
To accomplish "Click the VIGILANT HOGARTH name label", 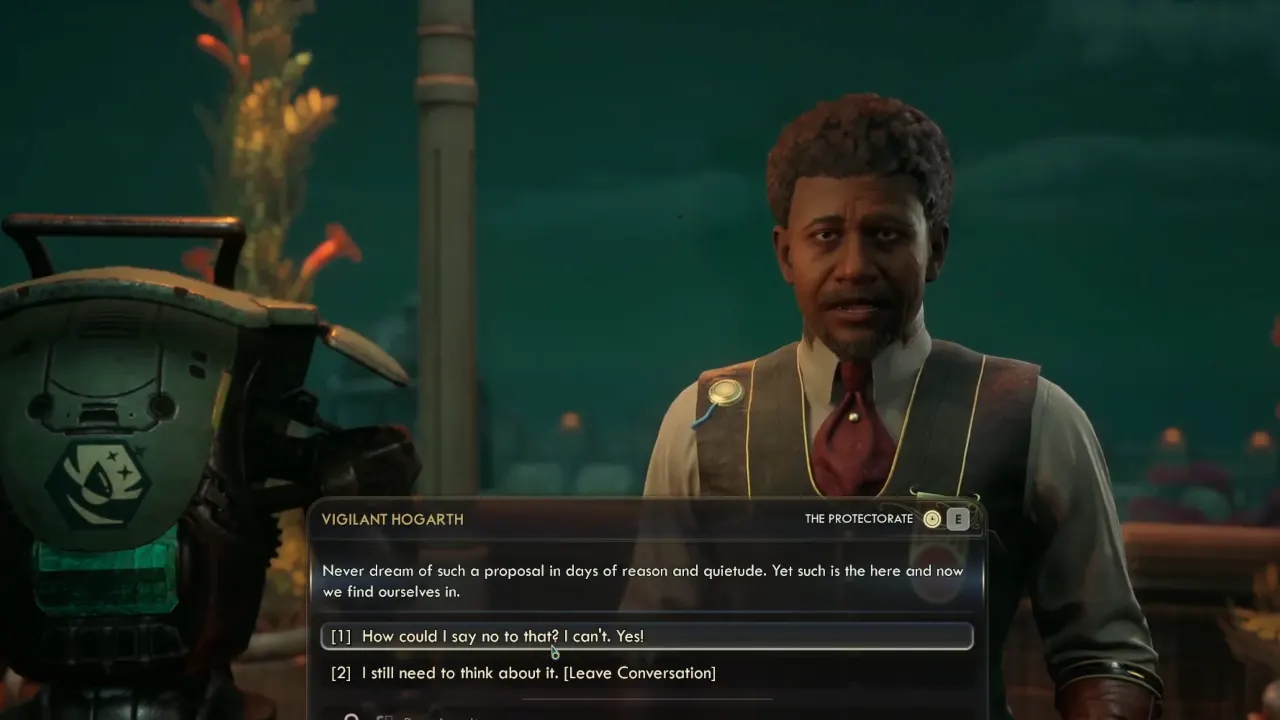I will click(x=391, y=519).
